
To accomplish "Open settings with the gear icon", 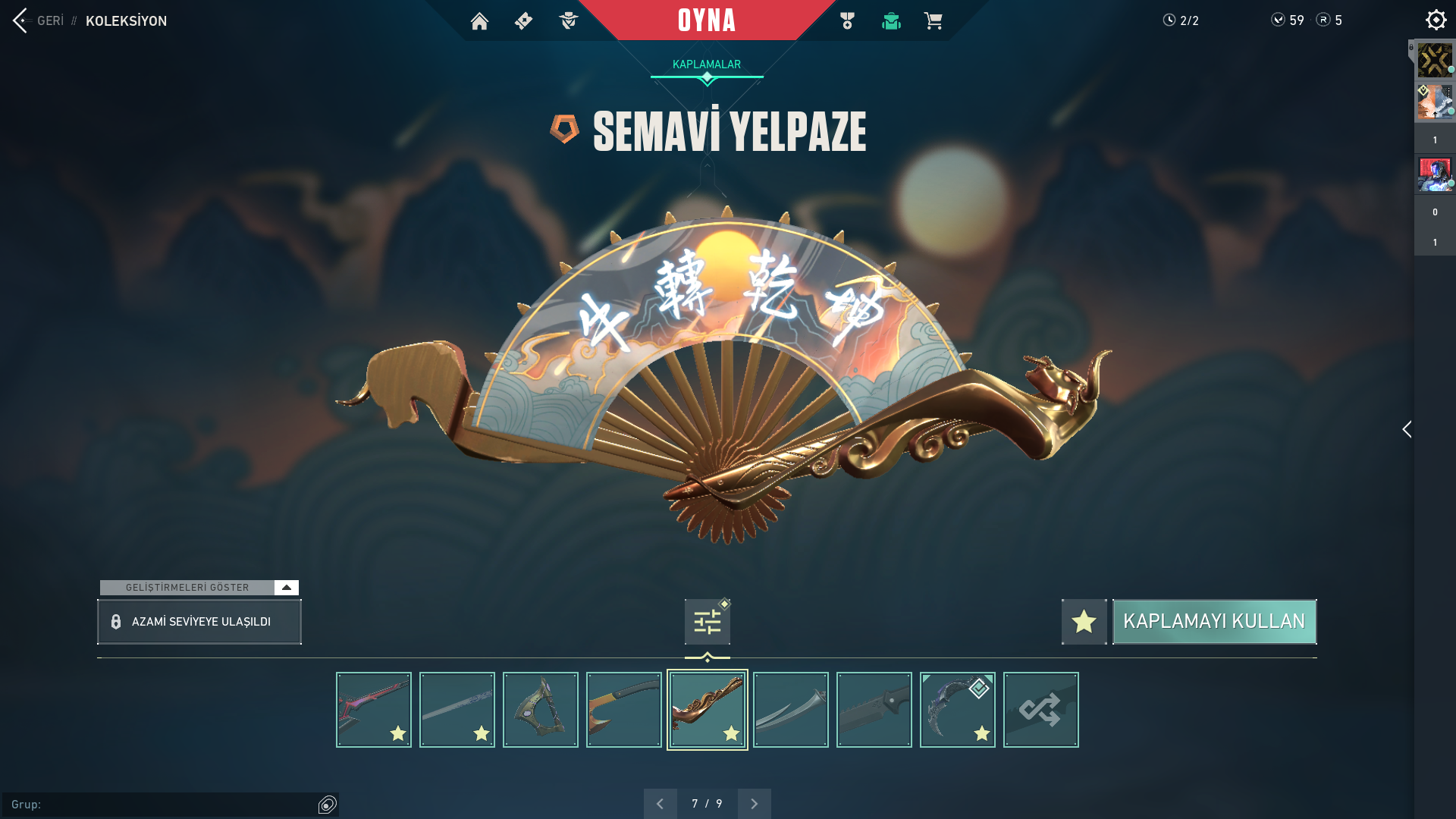I will point(1436,20).
